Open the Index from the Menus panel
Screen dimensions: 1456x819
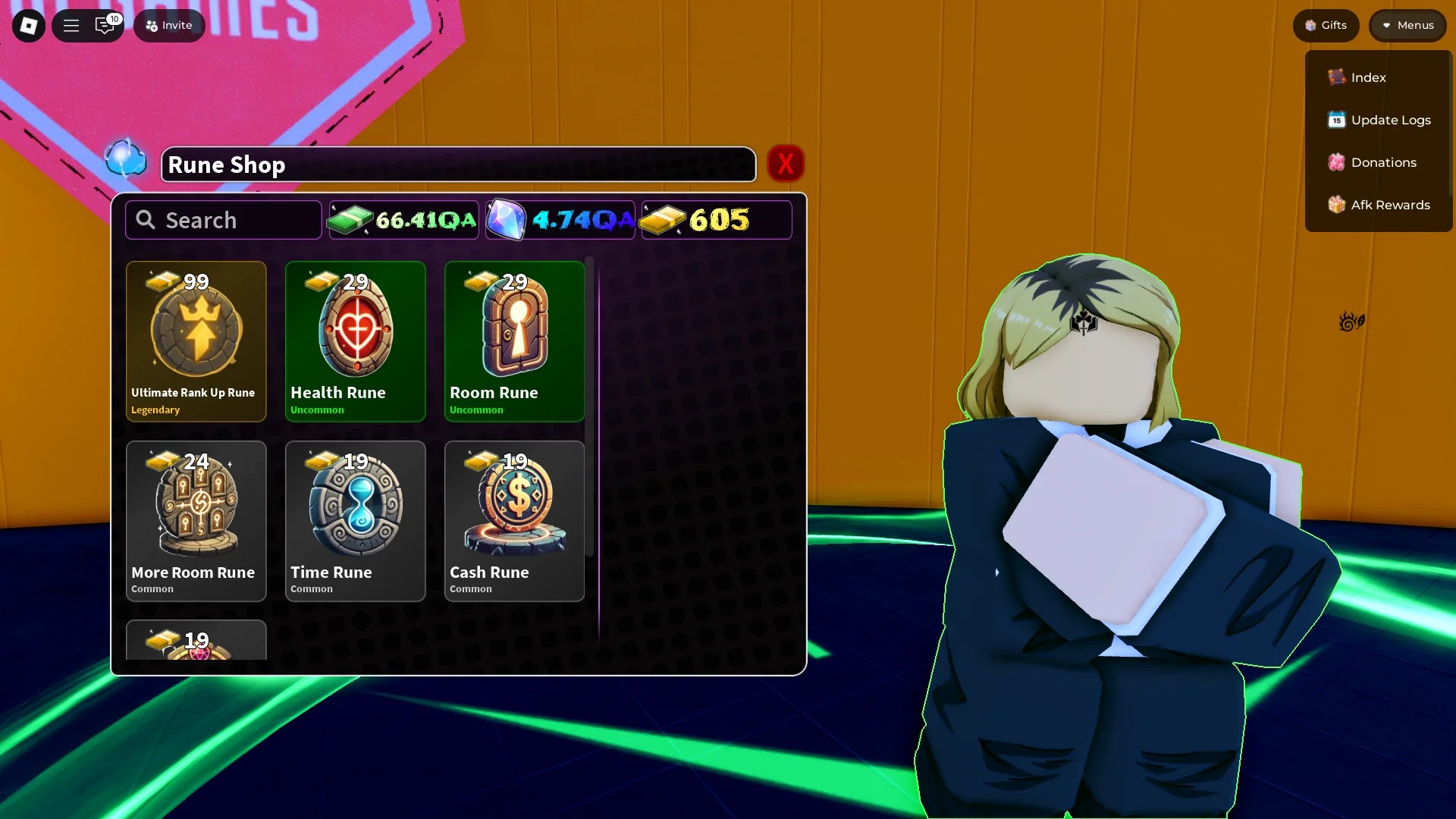tap(1367, 77)
